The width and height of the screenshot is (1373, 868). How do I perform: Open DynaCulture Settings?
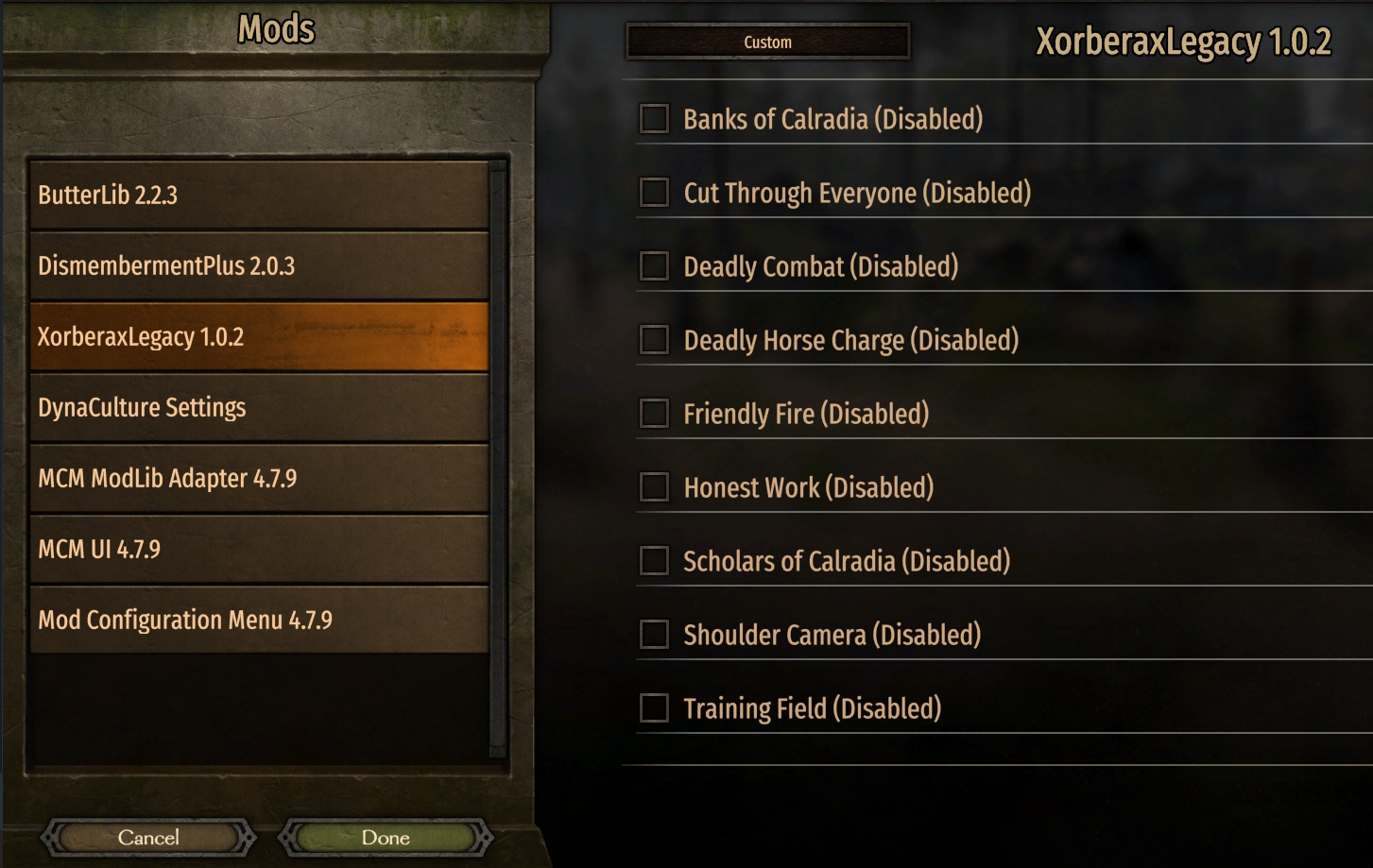point(258,408)
